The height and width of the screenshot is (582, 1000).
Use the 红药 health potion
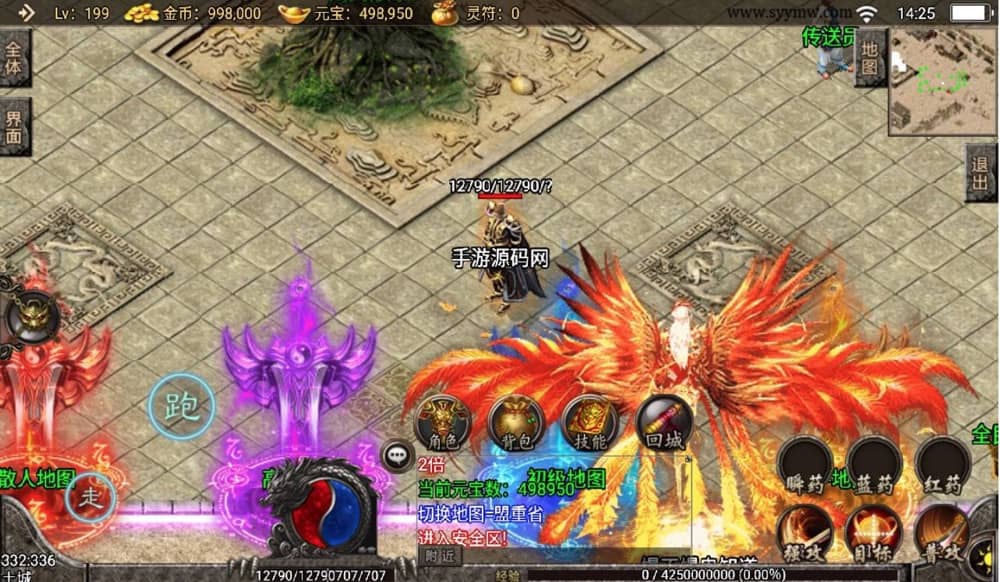click(x=942, y=466)
